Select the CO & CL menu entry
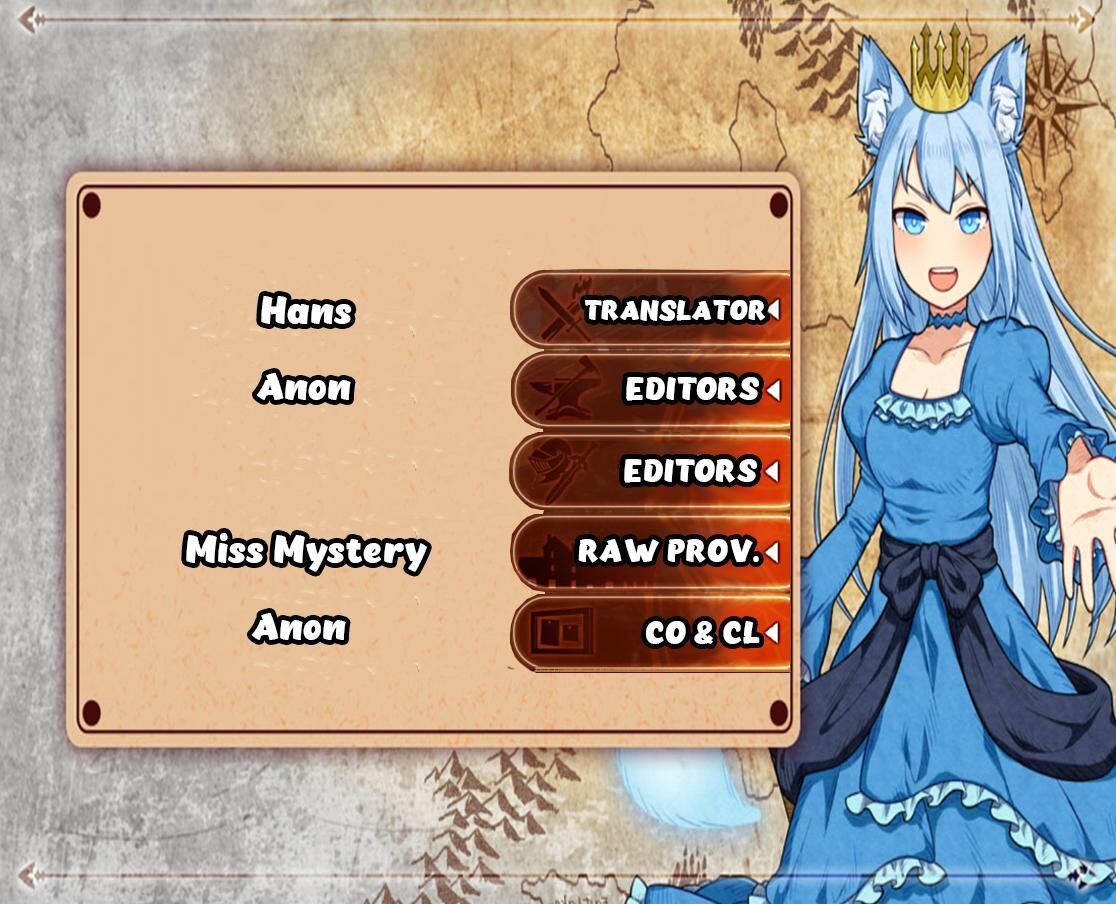 coord(652,633)
